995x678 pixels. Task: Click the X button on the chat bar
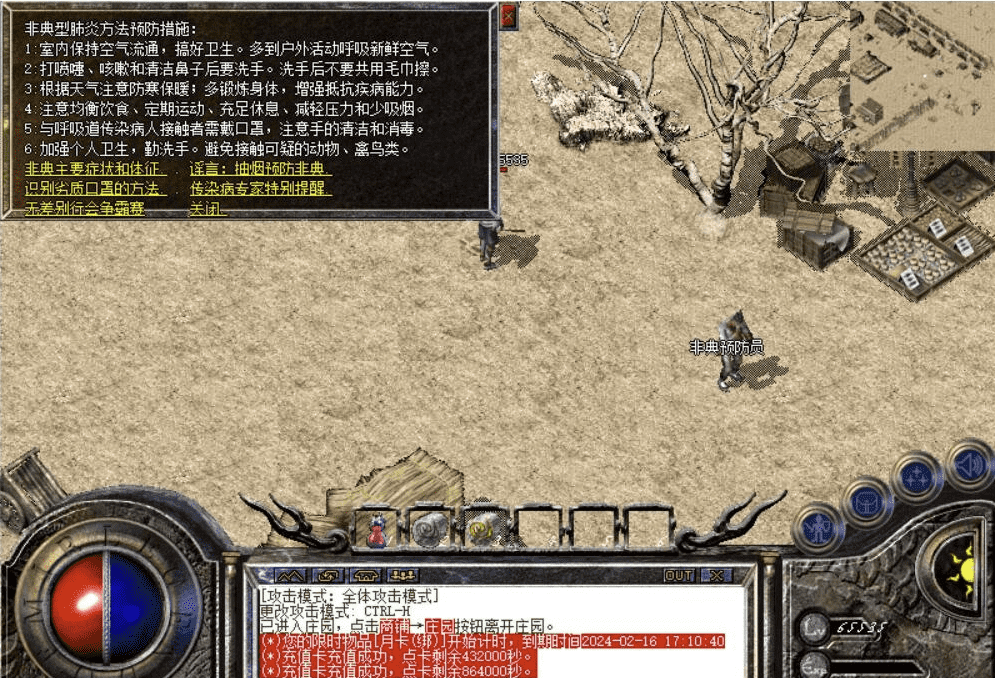pos(716,576)
